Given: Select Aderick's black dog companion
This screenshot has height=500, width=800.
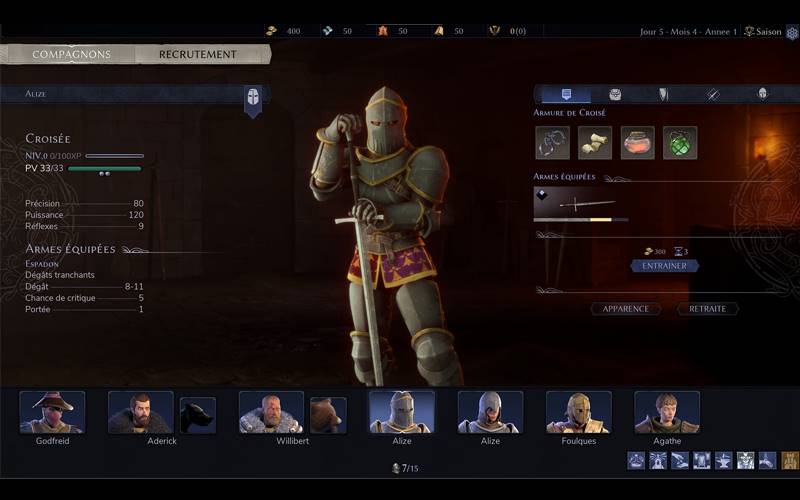Looking at the screenshot, I should [198, 415].
